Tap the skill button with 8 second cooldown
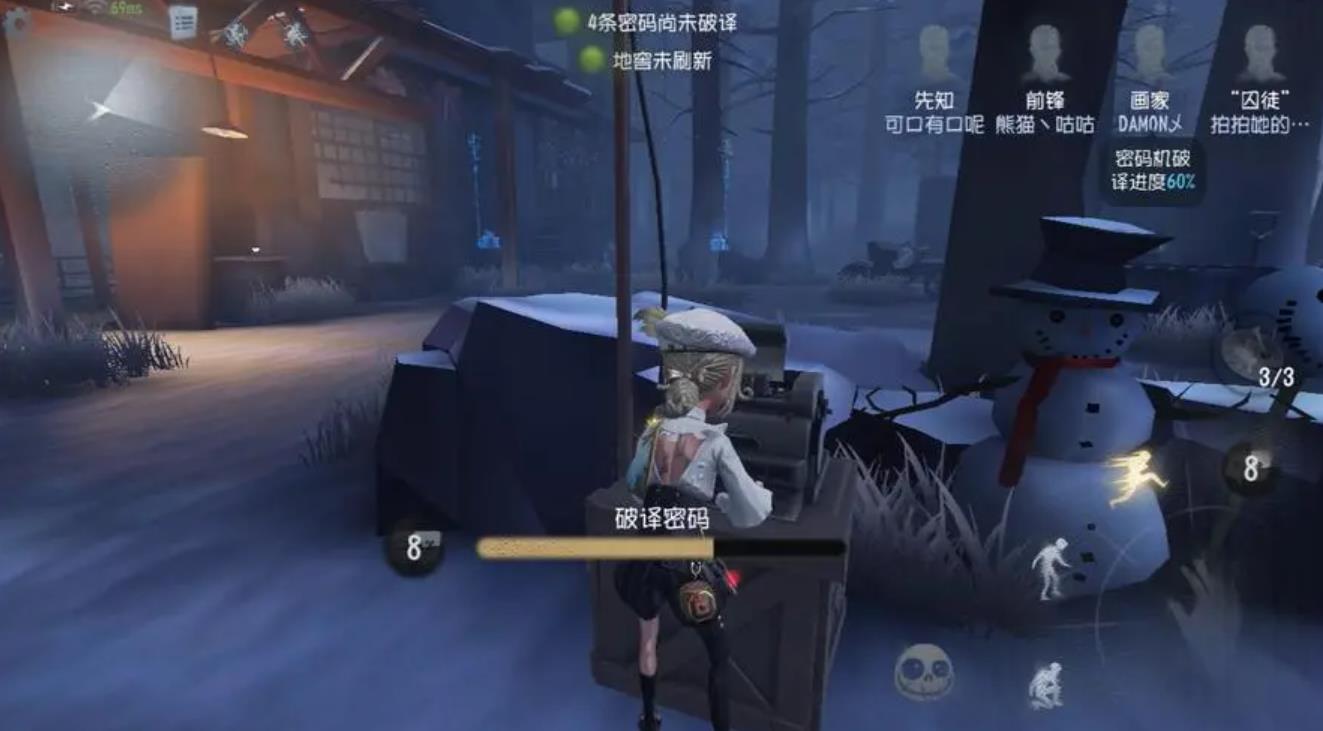 [1253, 466]
